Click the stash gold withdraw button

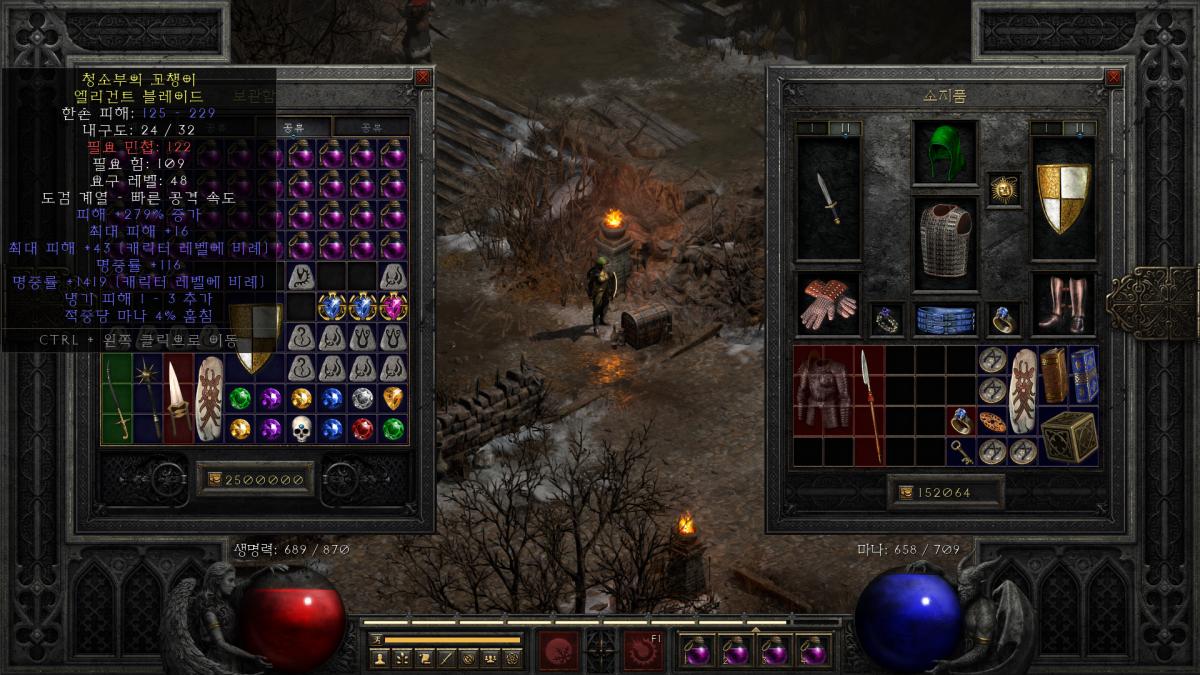pos(213,480)
